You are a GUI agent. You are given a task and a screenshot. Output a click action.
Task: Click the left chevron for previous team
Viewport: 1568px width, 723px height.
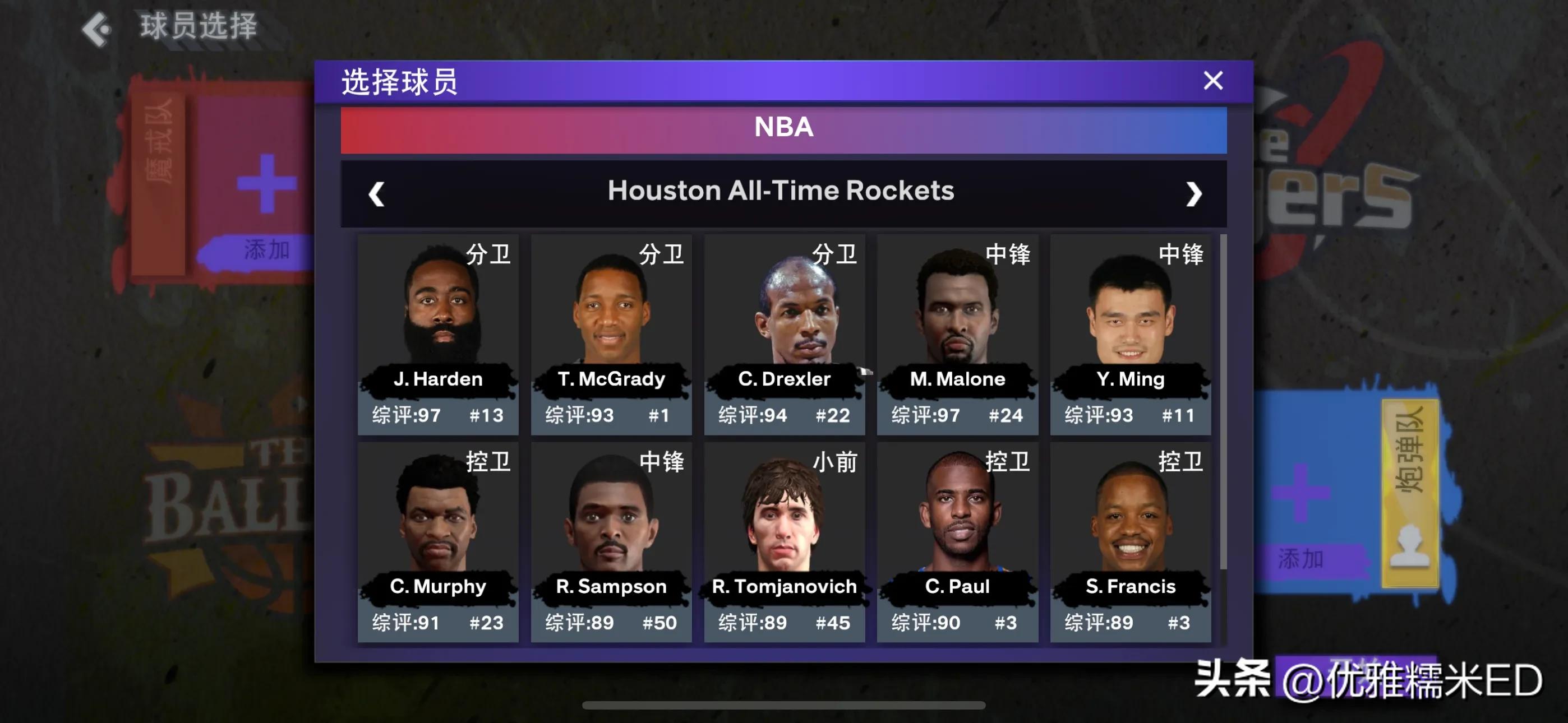point(379,192)
